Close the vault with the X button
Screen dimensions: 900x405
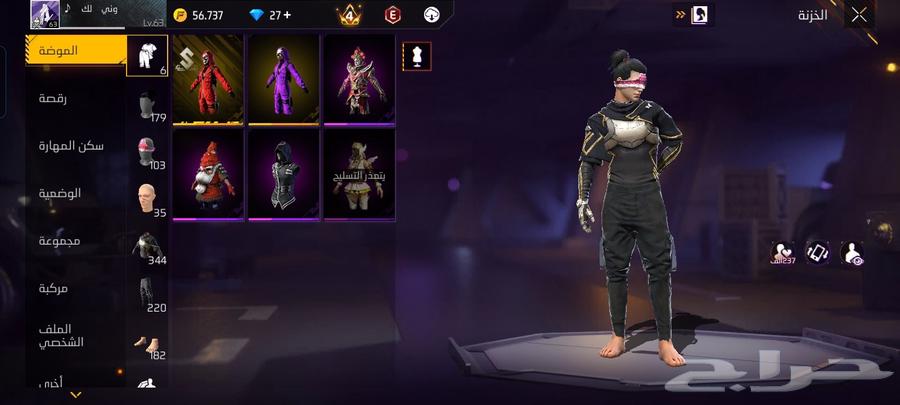coord(859,15)
